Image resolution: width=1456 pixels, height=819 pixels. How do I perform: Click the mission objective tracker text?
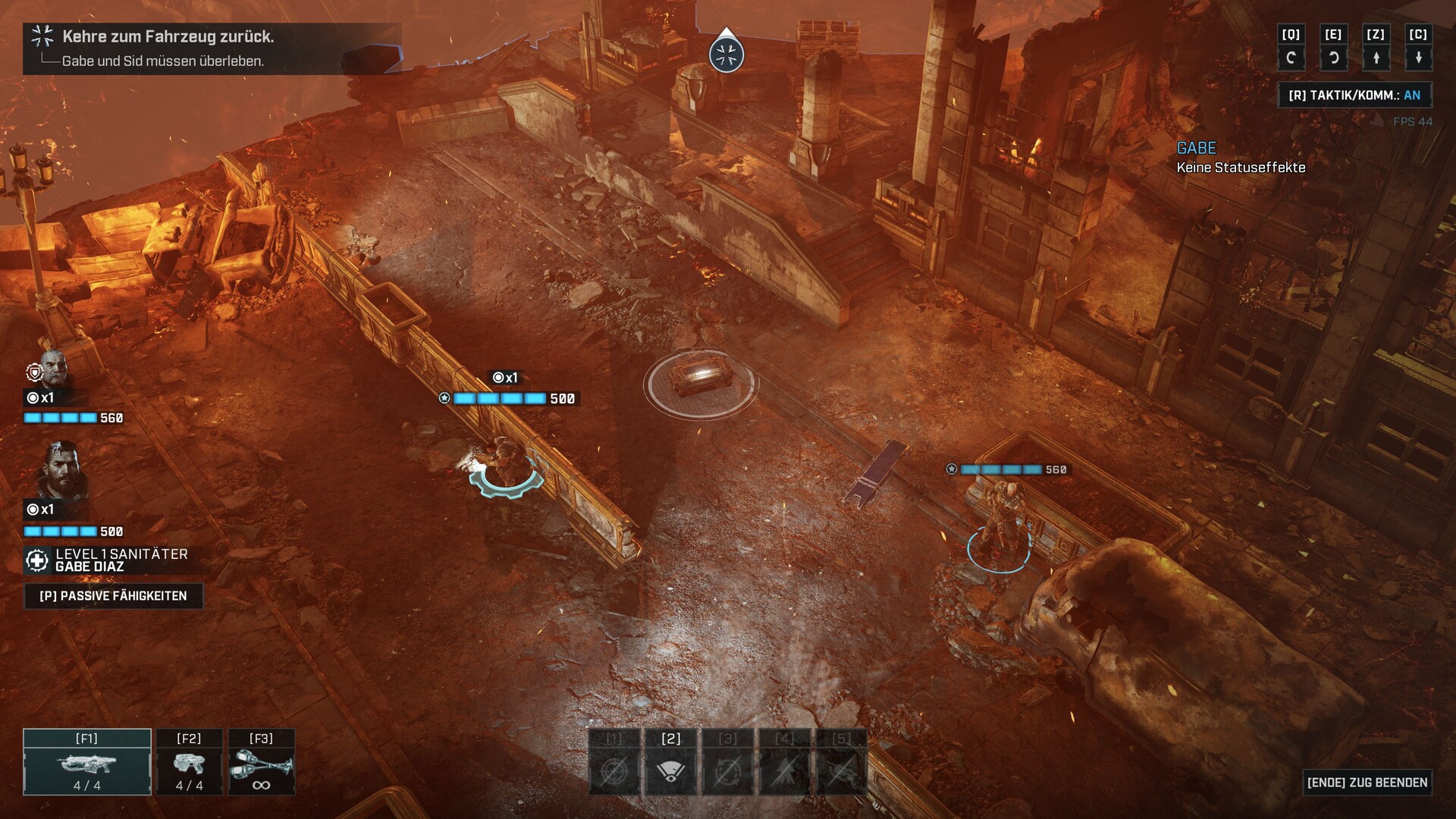(168, 36)
